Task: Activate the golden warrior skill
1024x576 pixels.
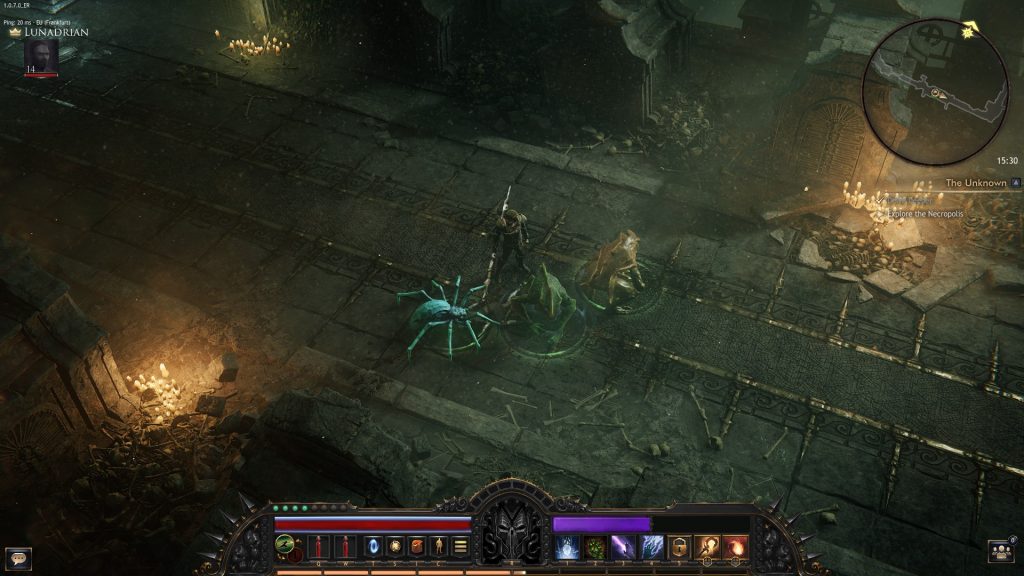Action: (707, 547)
